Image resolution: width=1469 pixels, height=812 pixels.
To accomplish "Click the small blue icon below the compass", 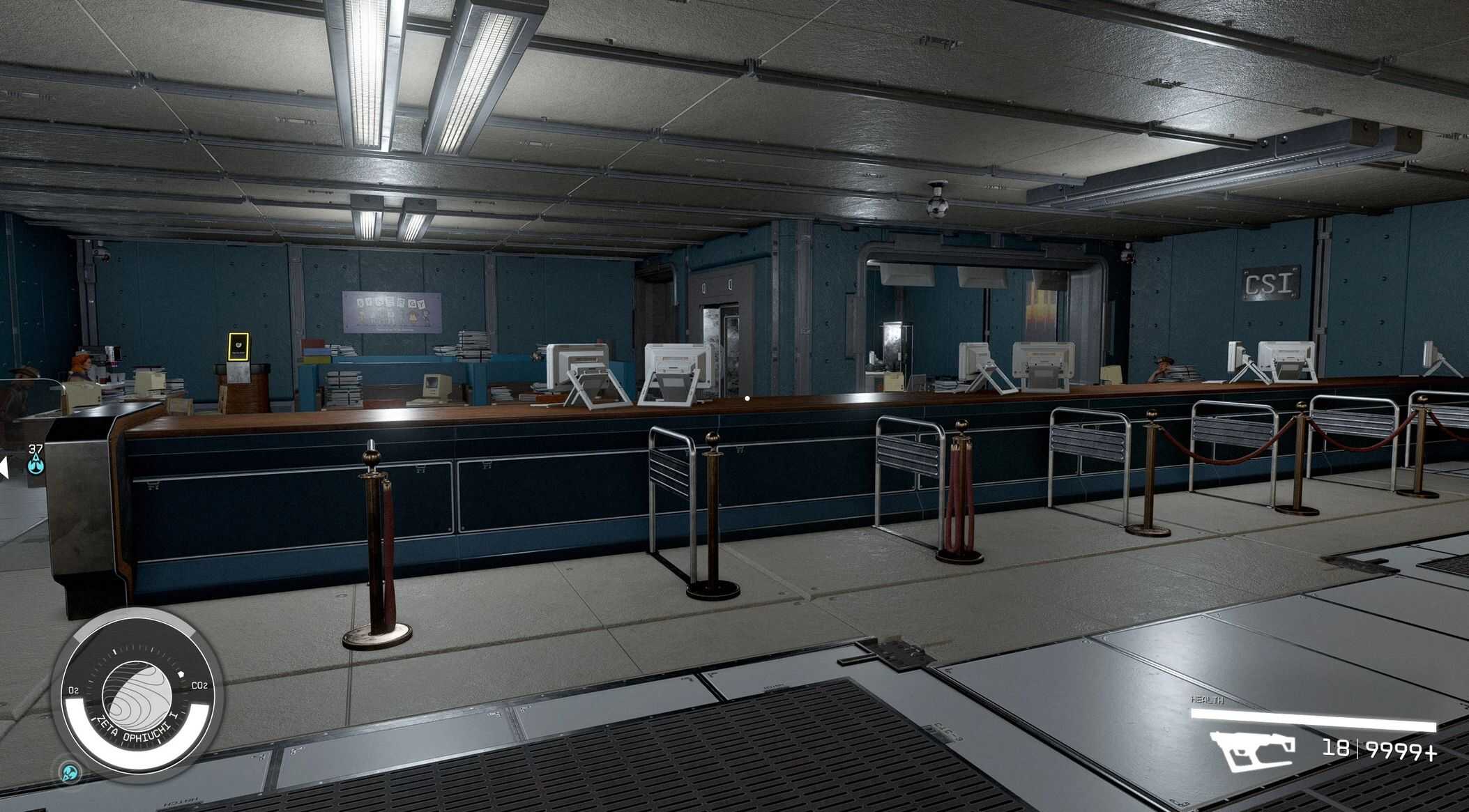I will pyautogui.click(x=69, y=772).
